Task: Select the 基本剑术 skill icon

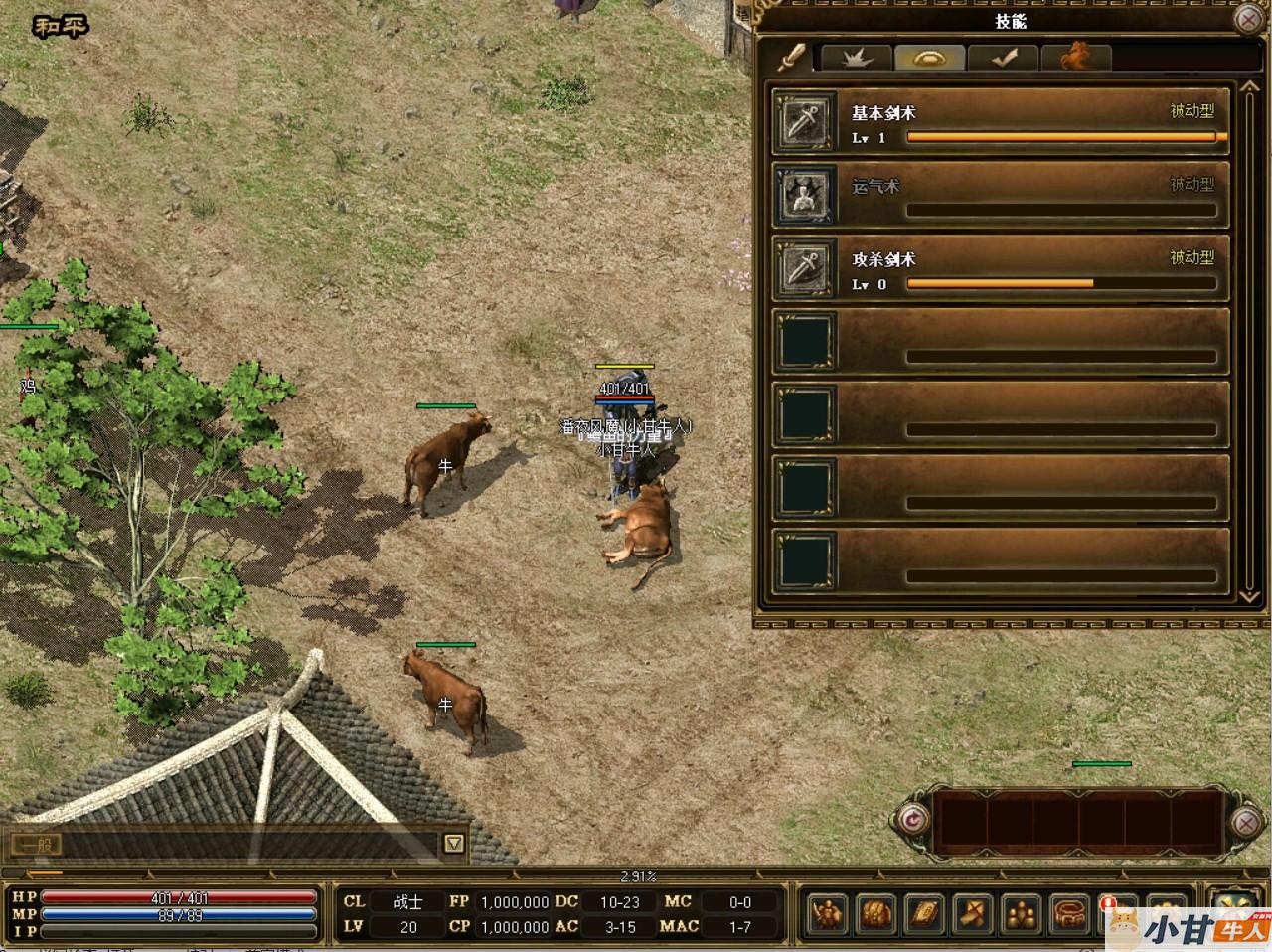Action: coord(804,122)
